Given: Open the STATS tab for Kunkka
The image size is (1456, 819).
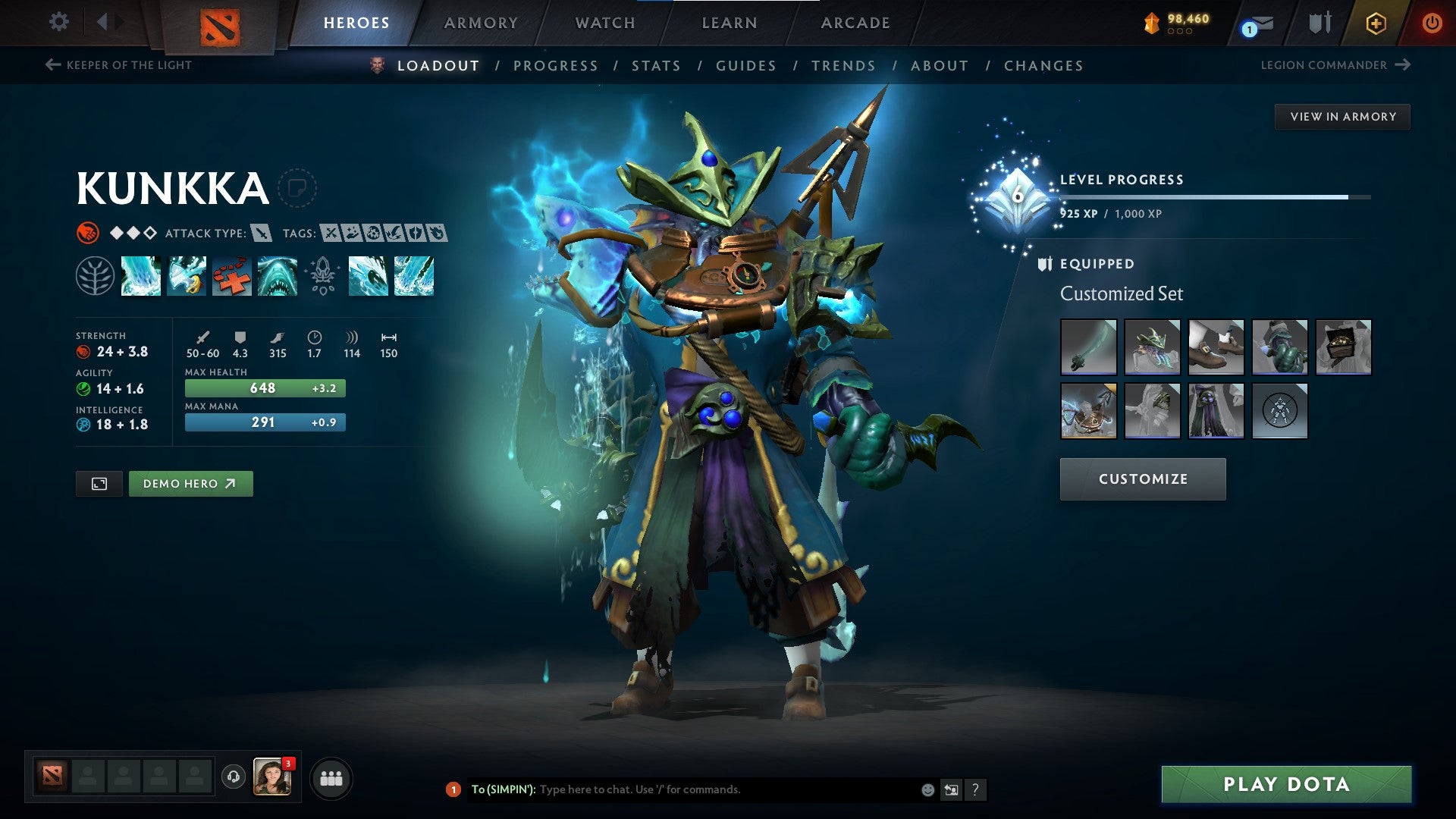Looking at the screenshot, I should click(656, 66).
